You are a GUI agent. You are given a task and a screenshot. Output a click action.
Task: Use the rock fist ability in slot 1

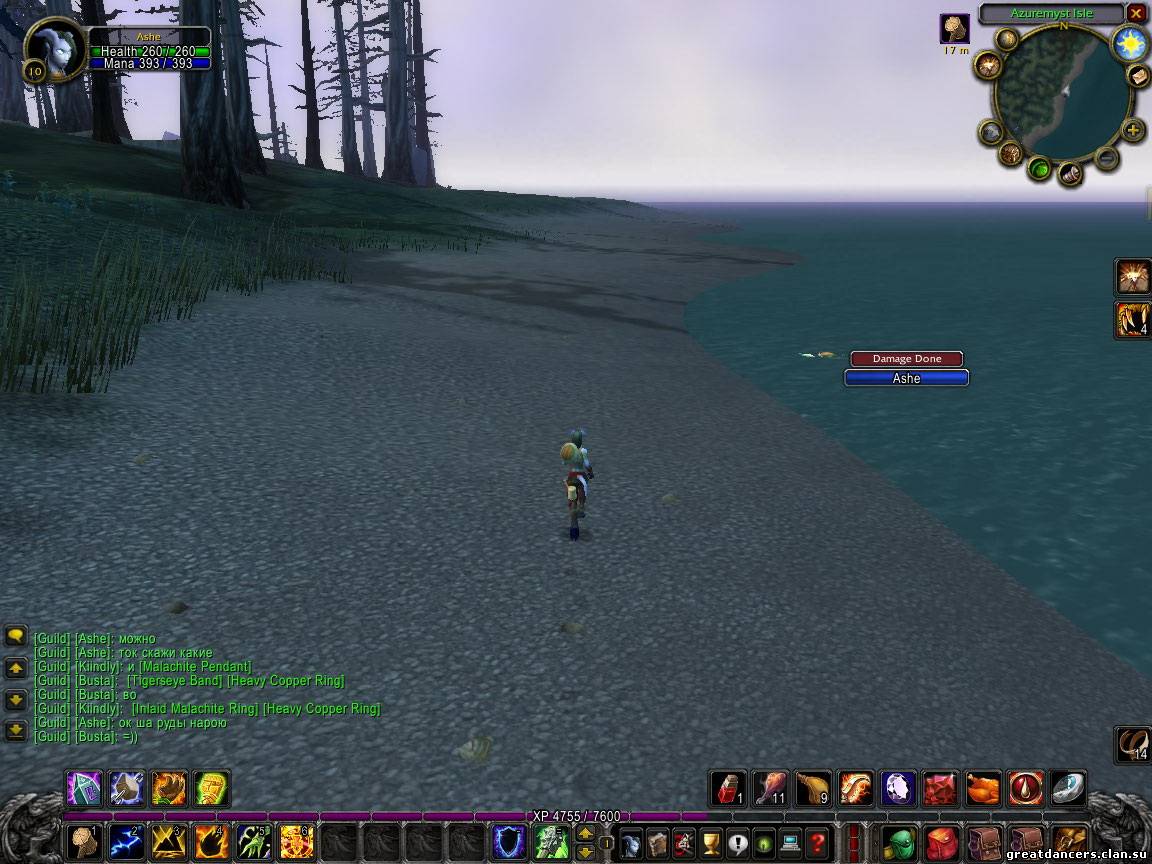coord(84,841)
